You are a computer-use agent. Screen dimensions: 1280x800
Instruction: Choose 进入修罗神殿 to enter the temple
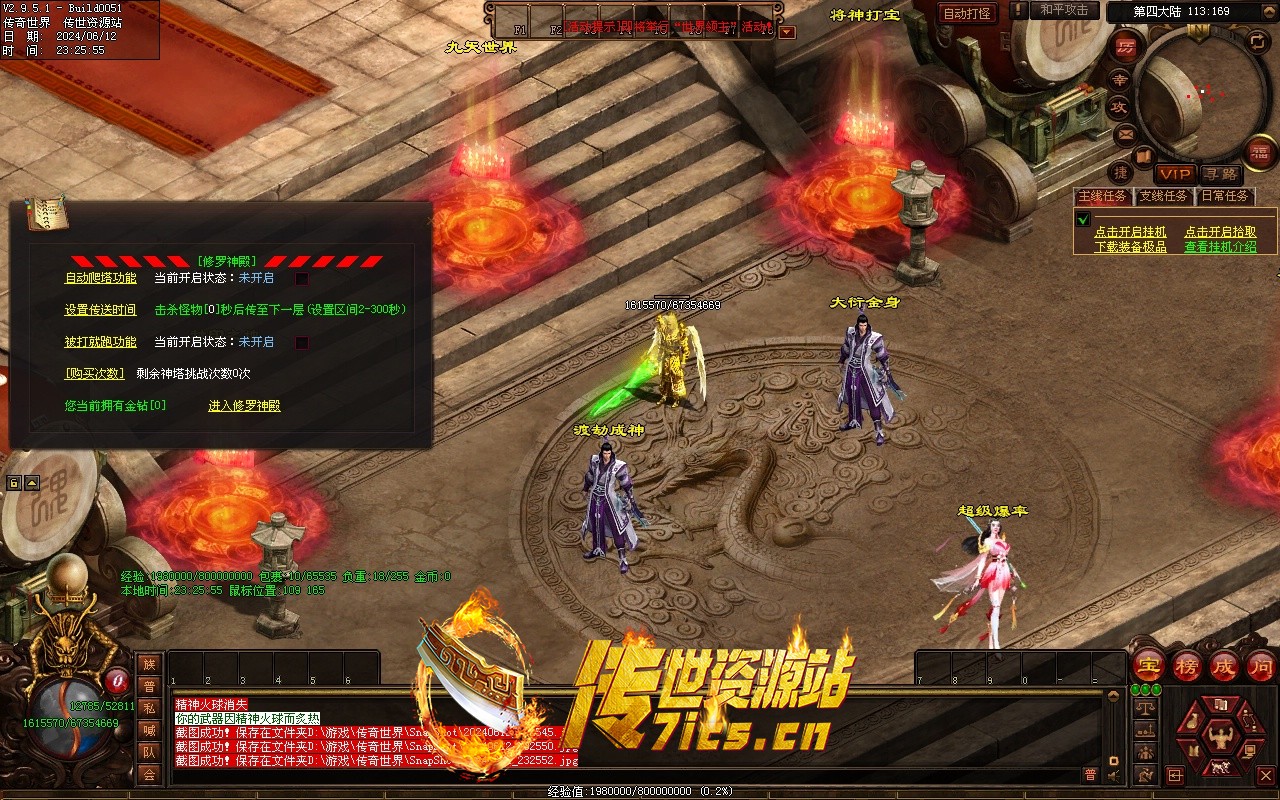click(x=244, y=406)
